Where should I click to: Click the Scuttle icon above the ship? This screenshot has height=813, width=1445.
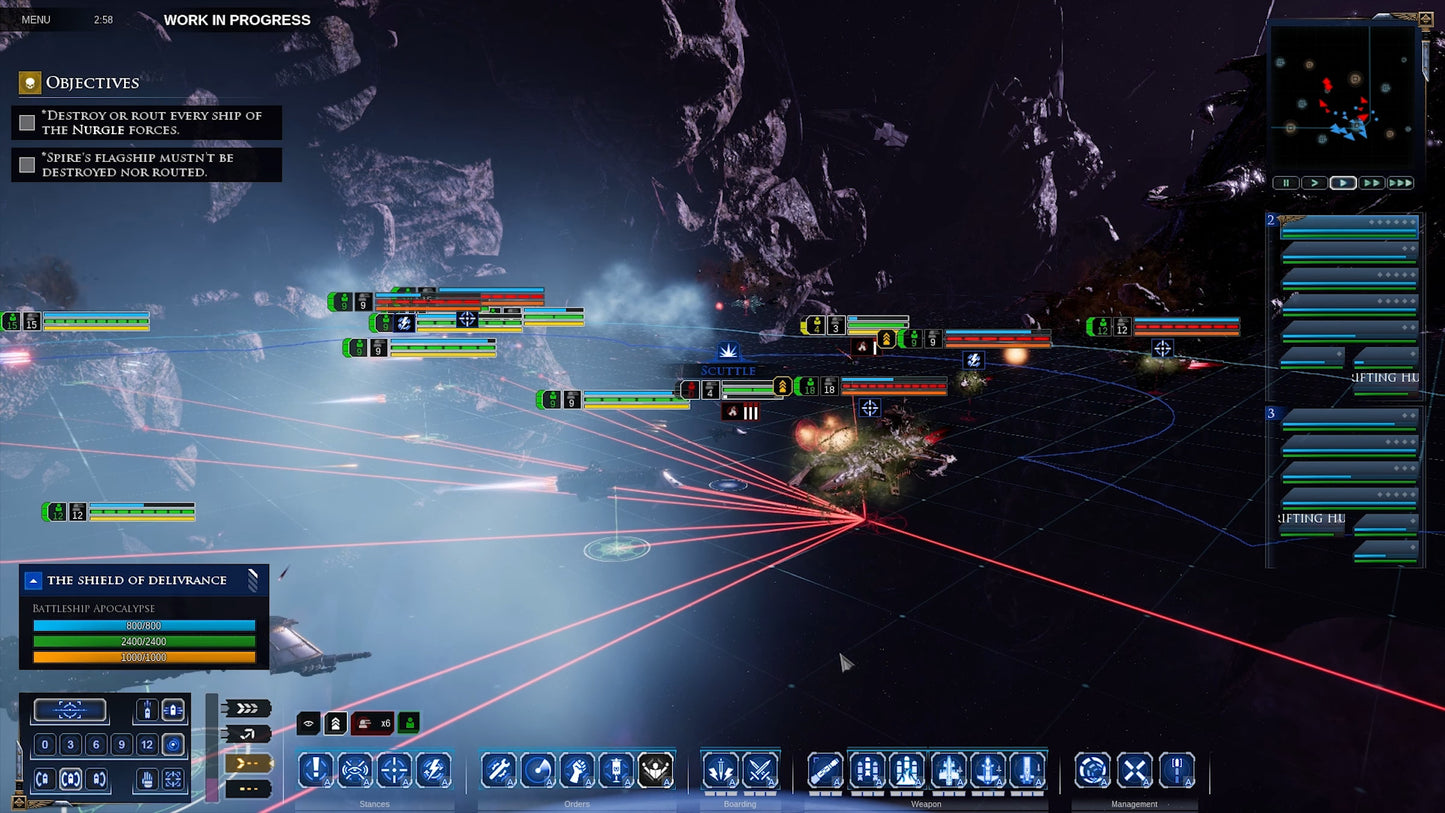[x=728, y=351]
